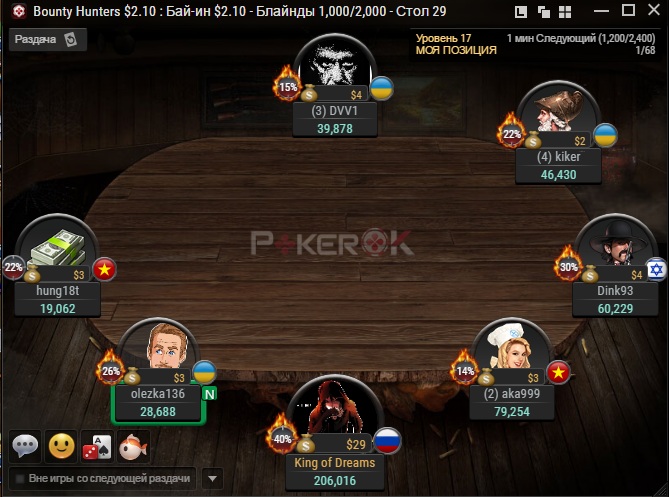
Task: Open the Раздача hand history button
Action: point(48,39)
